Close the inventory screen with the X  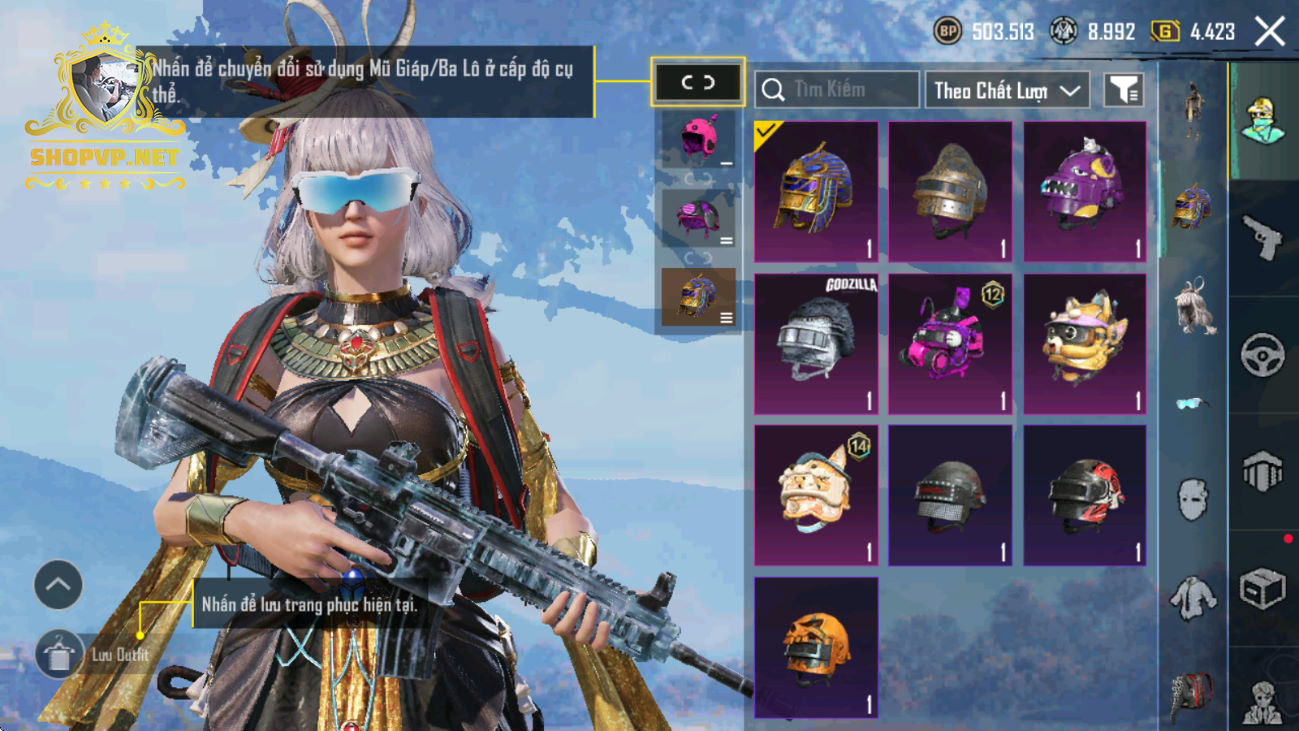(x=1270, y=32)
